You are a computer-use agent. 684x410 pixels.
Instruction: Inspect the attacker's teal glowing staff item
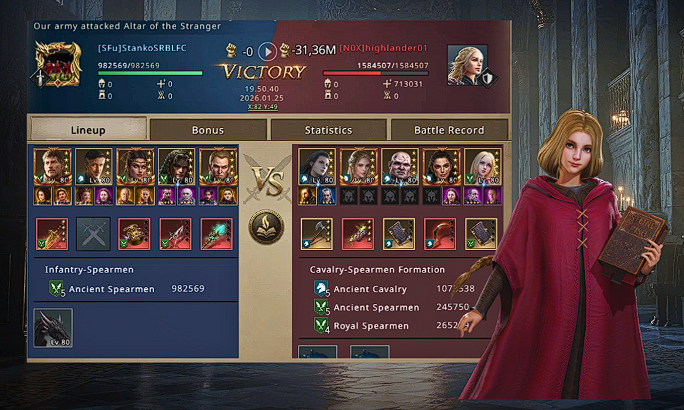click(216, 233)
